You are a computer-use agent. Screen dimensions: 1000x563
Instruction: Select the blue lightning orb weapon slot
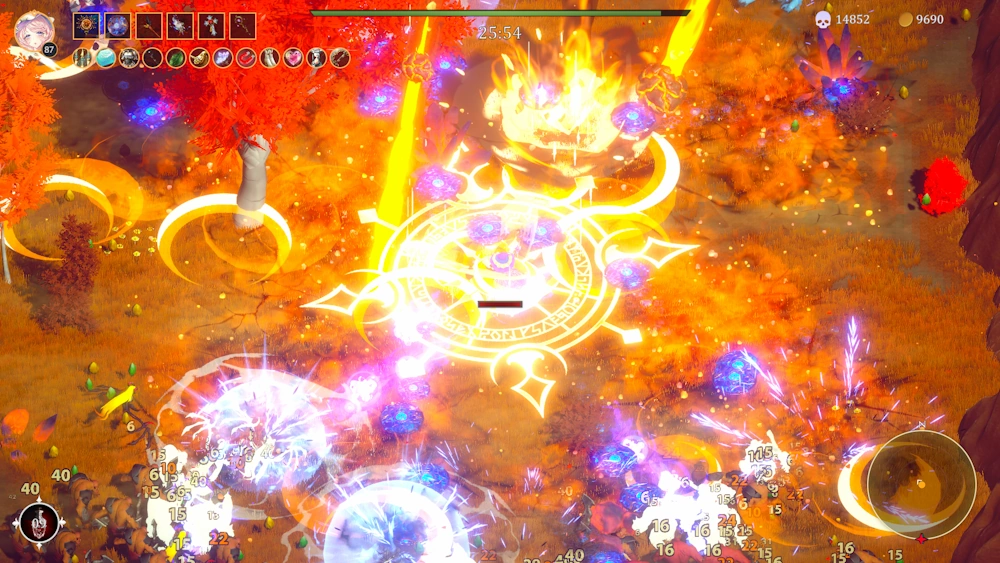(117, 25)
